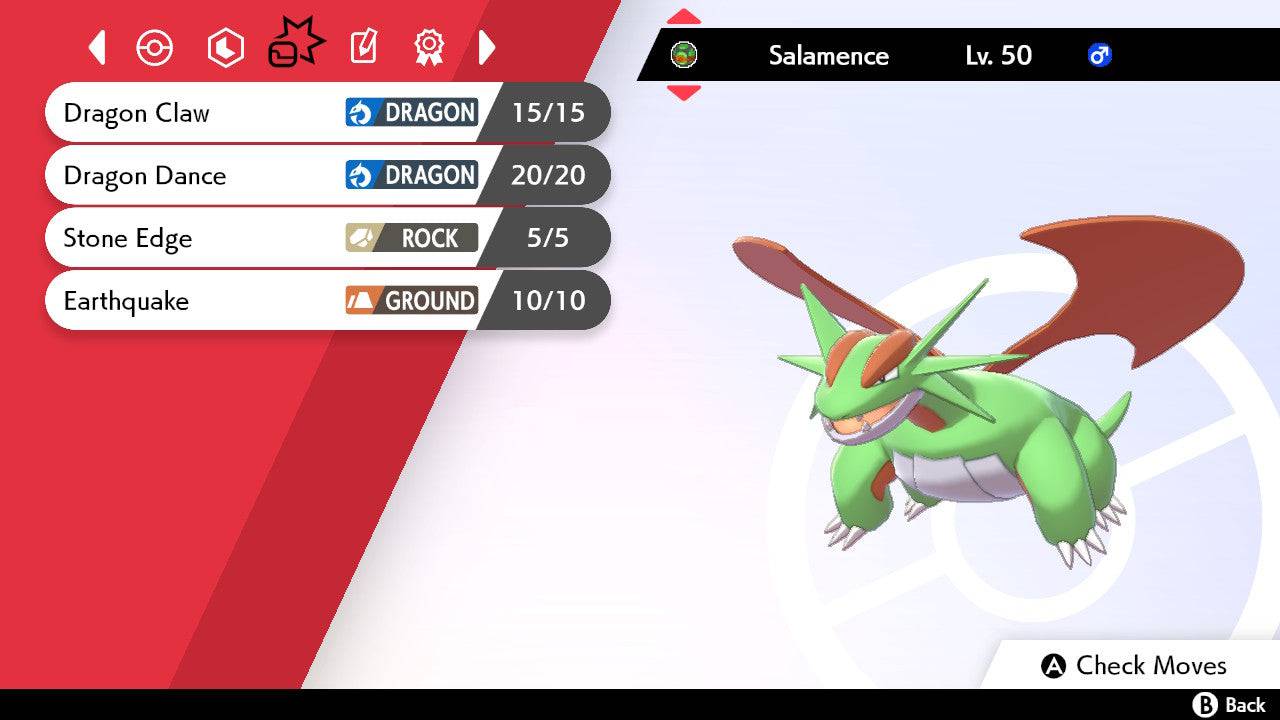This screenshot has height=720, width=1280.
Task: Open the Ribbons tab icon
Action: click(428, 47)
